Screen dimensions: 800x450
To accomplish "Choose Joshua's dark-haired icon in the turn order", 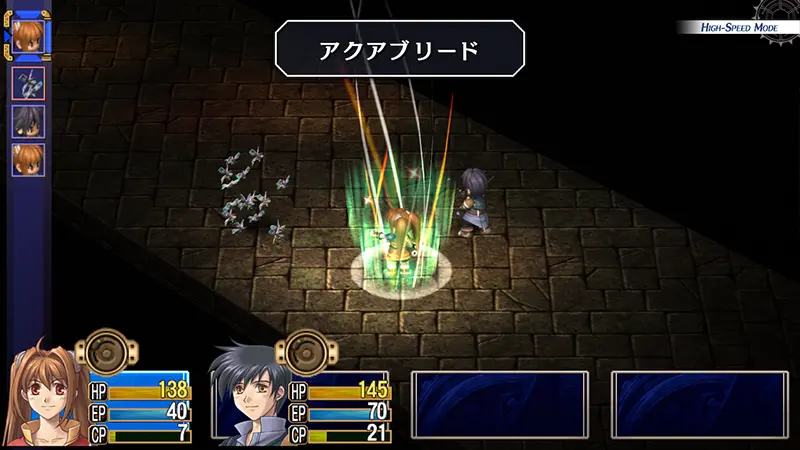I will point(27,121).
